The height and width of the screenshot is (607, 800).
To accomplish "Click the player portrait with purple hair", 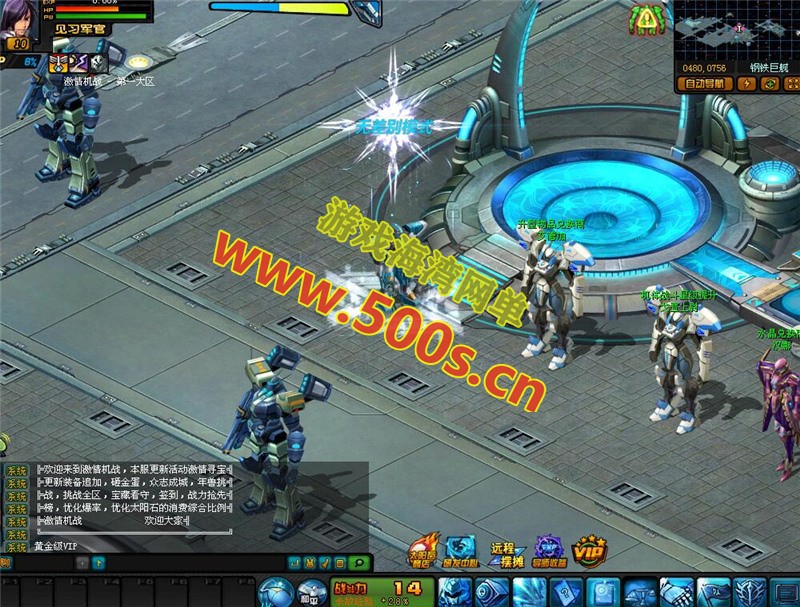I will click(x=20, y=20).
